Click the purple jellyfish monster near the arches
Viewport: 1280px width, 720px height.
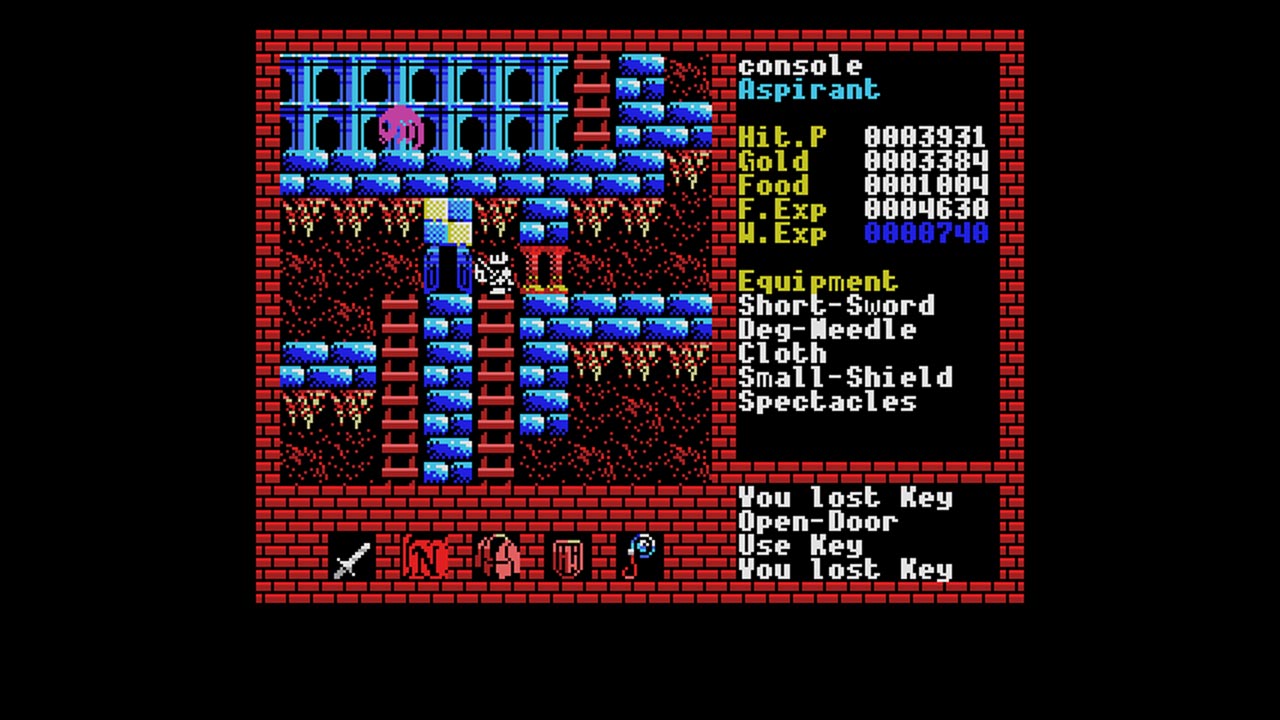click(400, 122)
